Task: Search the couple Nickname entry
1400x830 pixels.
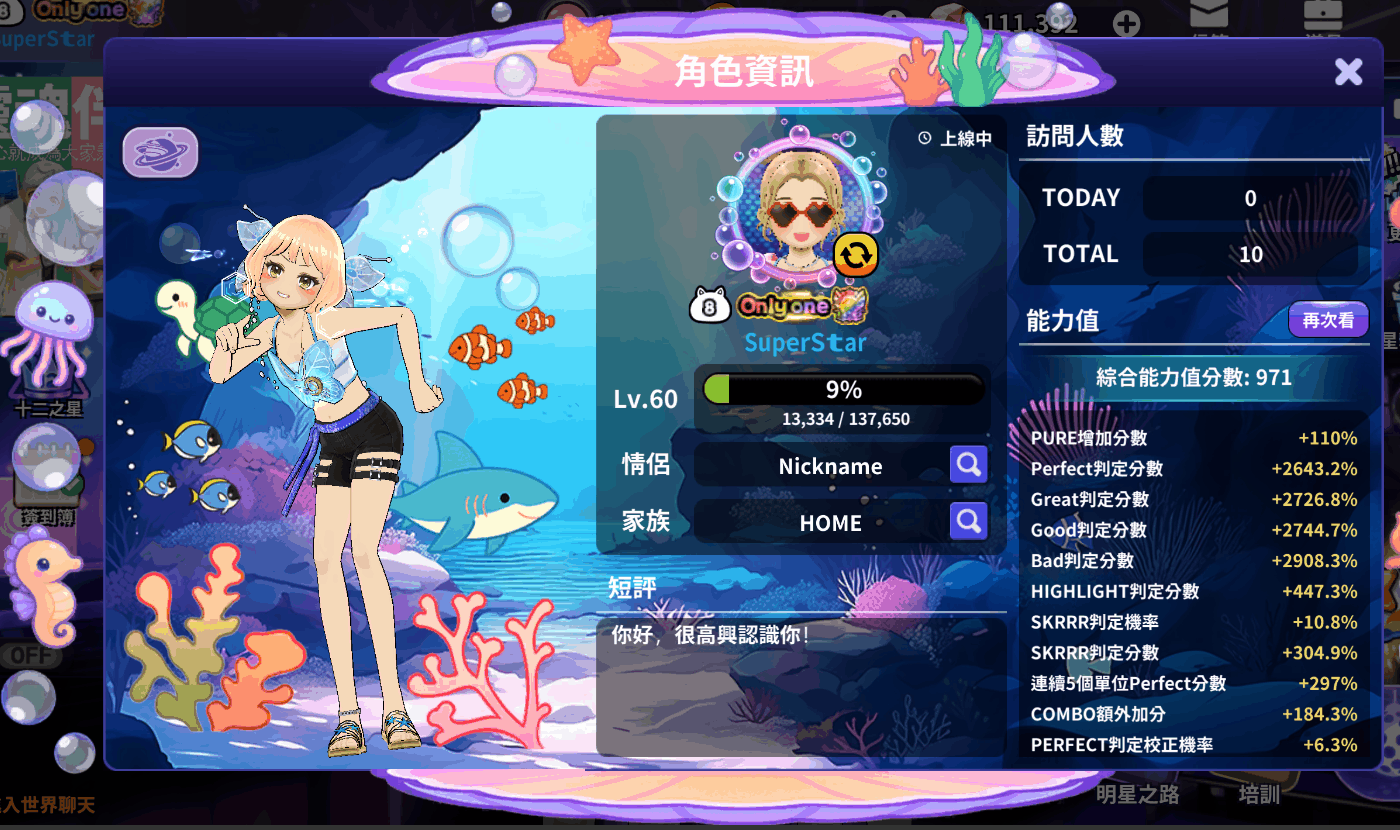Action: (x=968, y=465)
